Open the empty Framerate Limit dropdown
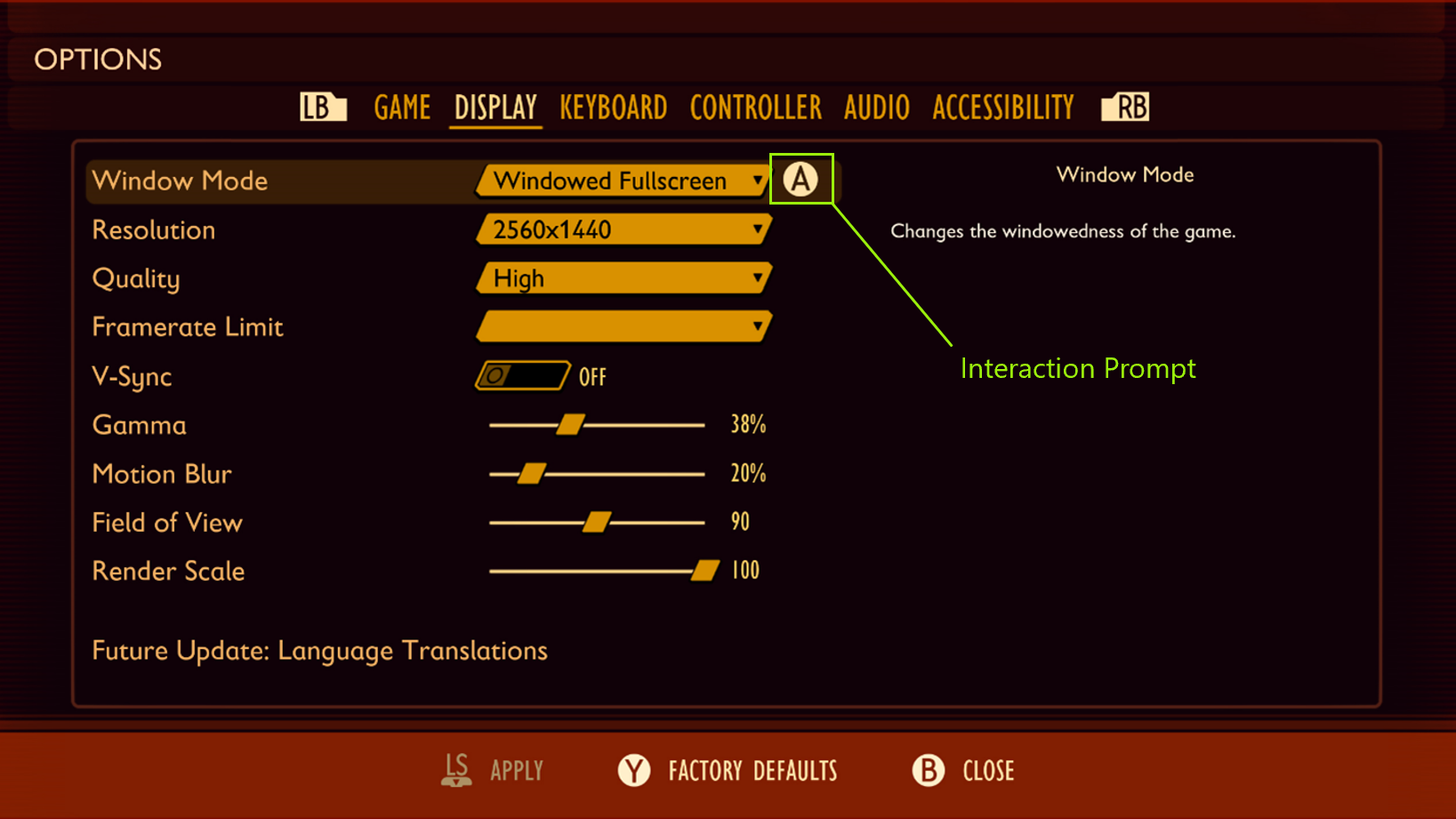 coord(623,326)
